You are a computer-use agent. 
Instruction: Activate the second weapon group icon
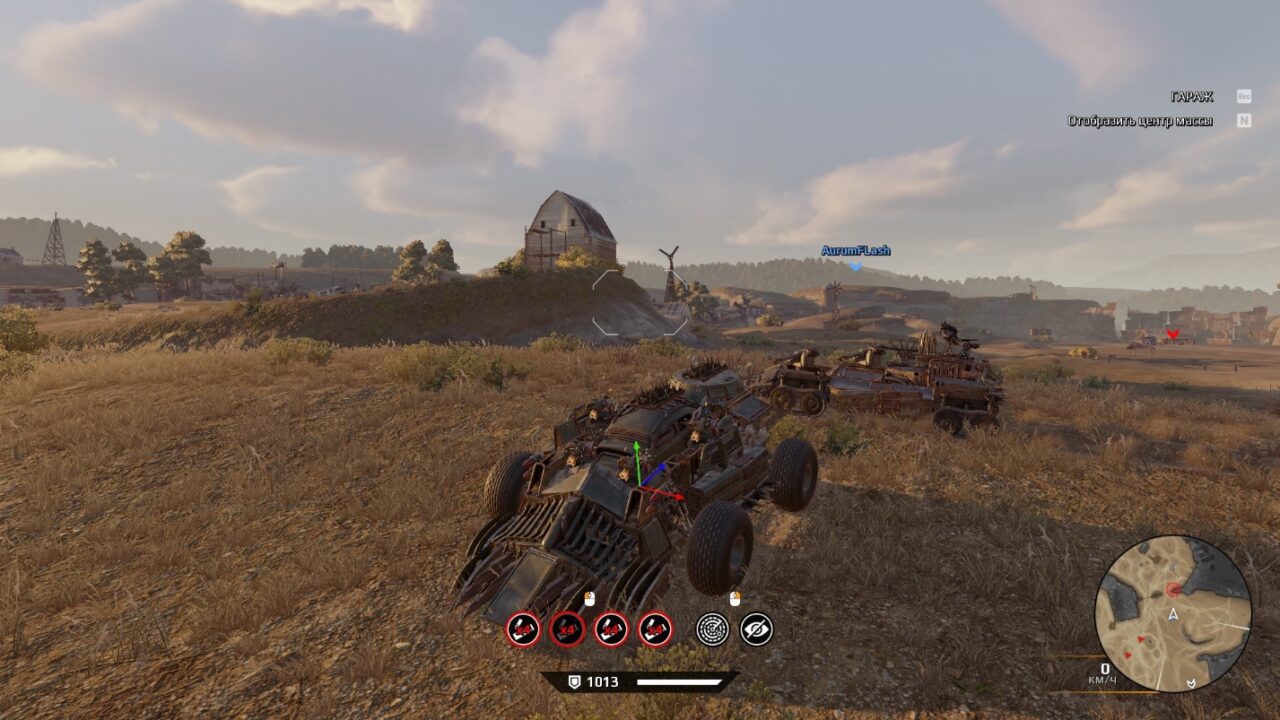566,629
